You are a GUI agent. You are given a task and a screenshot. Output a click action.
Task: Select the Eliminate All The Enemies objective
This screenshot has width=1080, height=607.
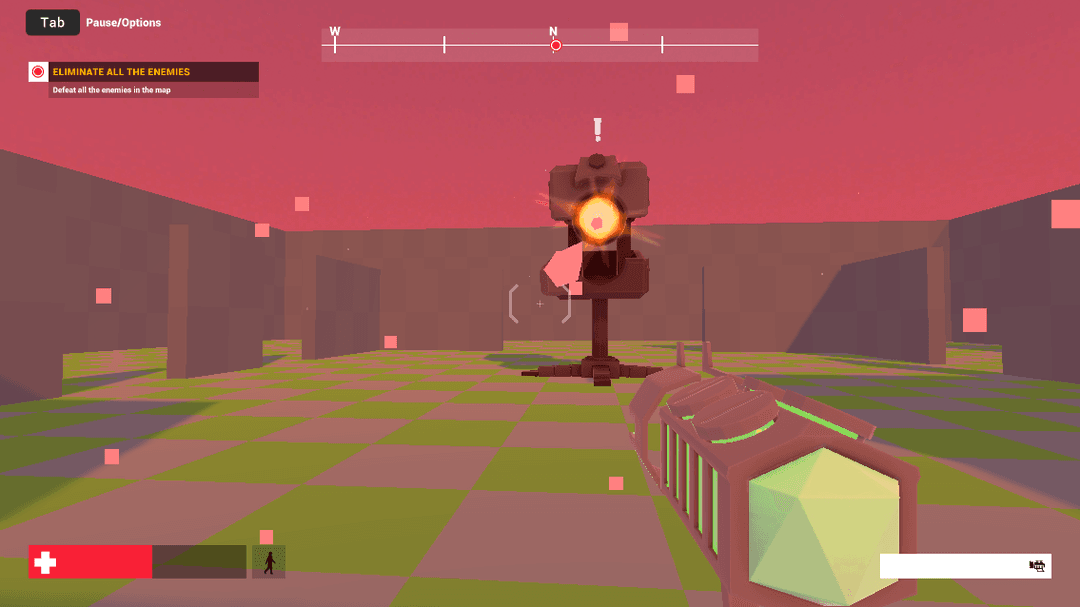point(121,72)
